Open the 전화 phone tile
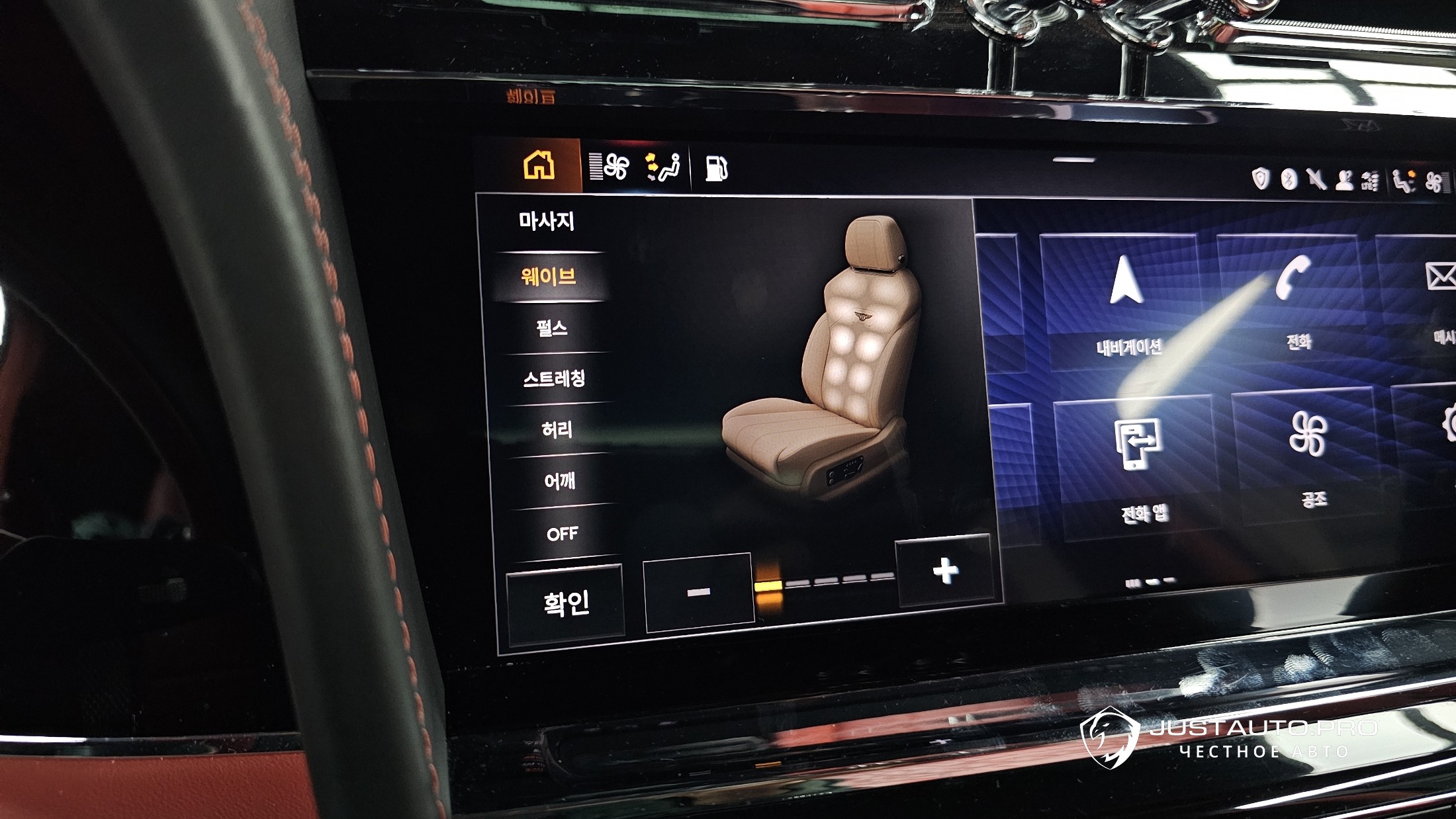The image size is (1456, 819). (1294, 294)
